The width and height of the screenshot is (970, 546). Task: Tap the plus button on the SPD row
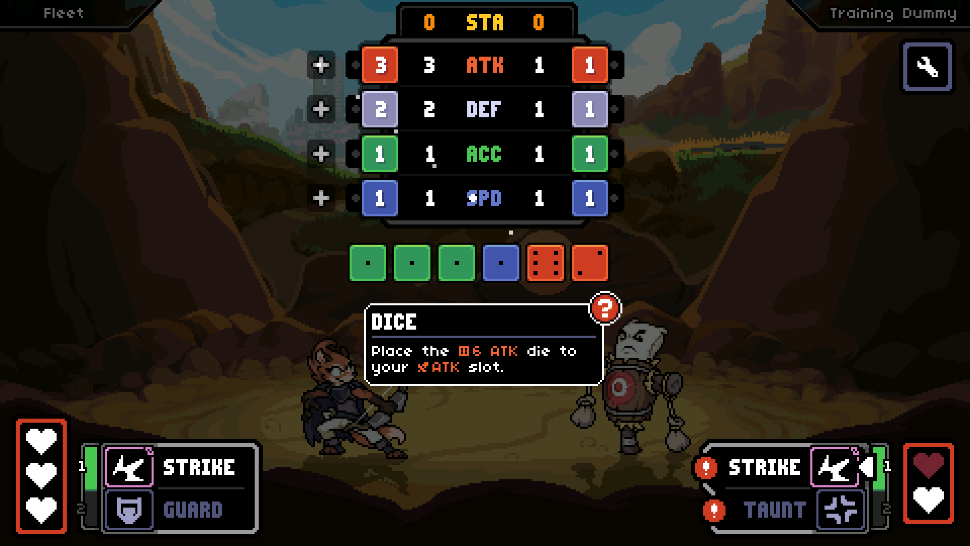point(321,198)
